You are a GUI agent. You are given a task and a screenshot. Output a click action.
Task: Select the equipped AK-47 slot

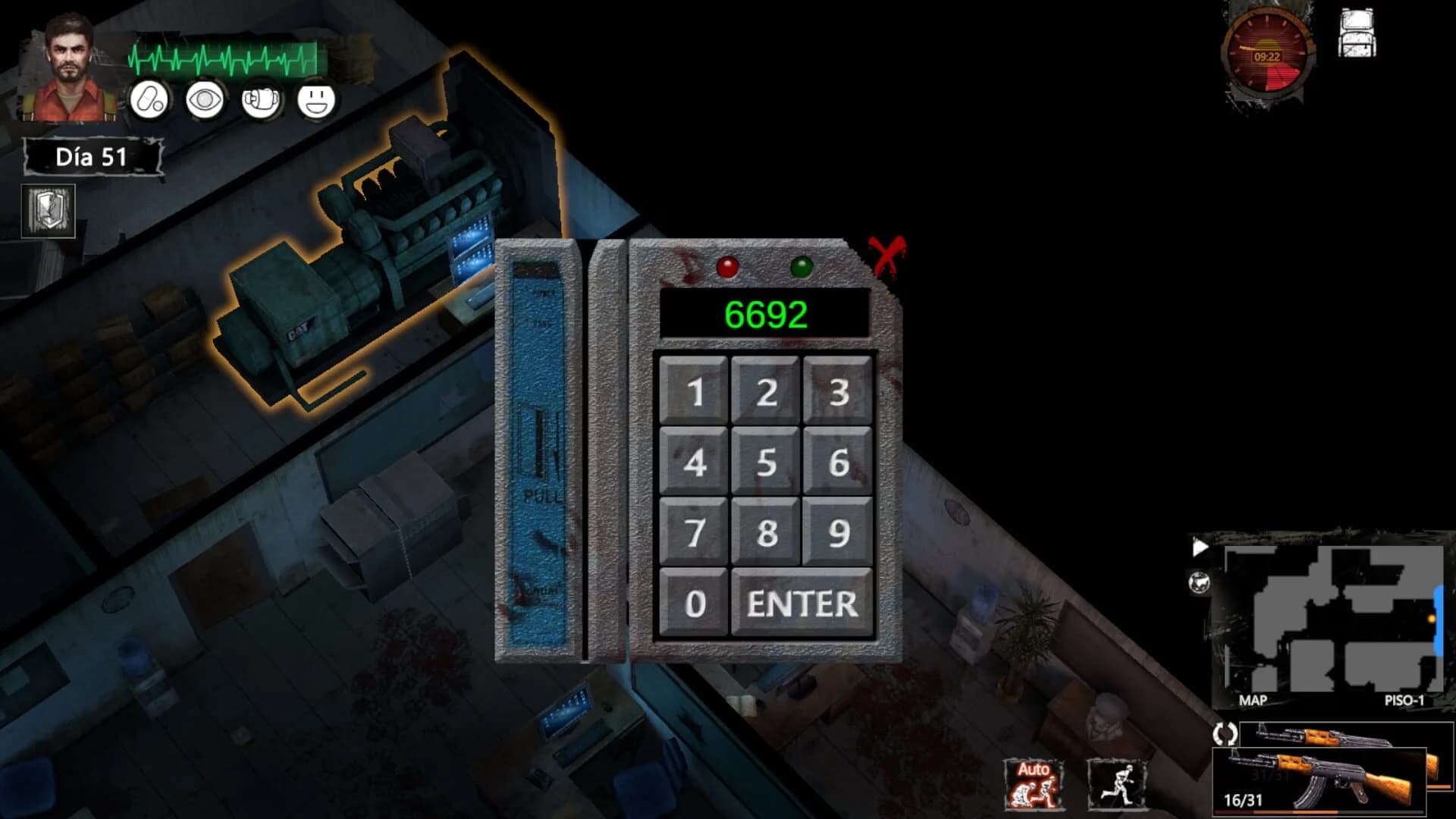click(1357, 733)
